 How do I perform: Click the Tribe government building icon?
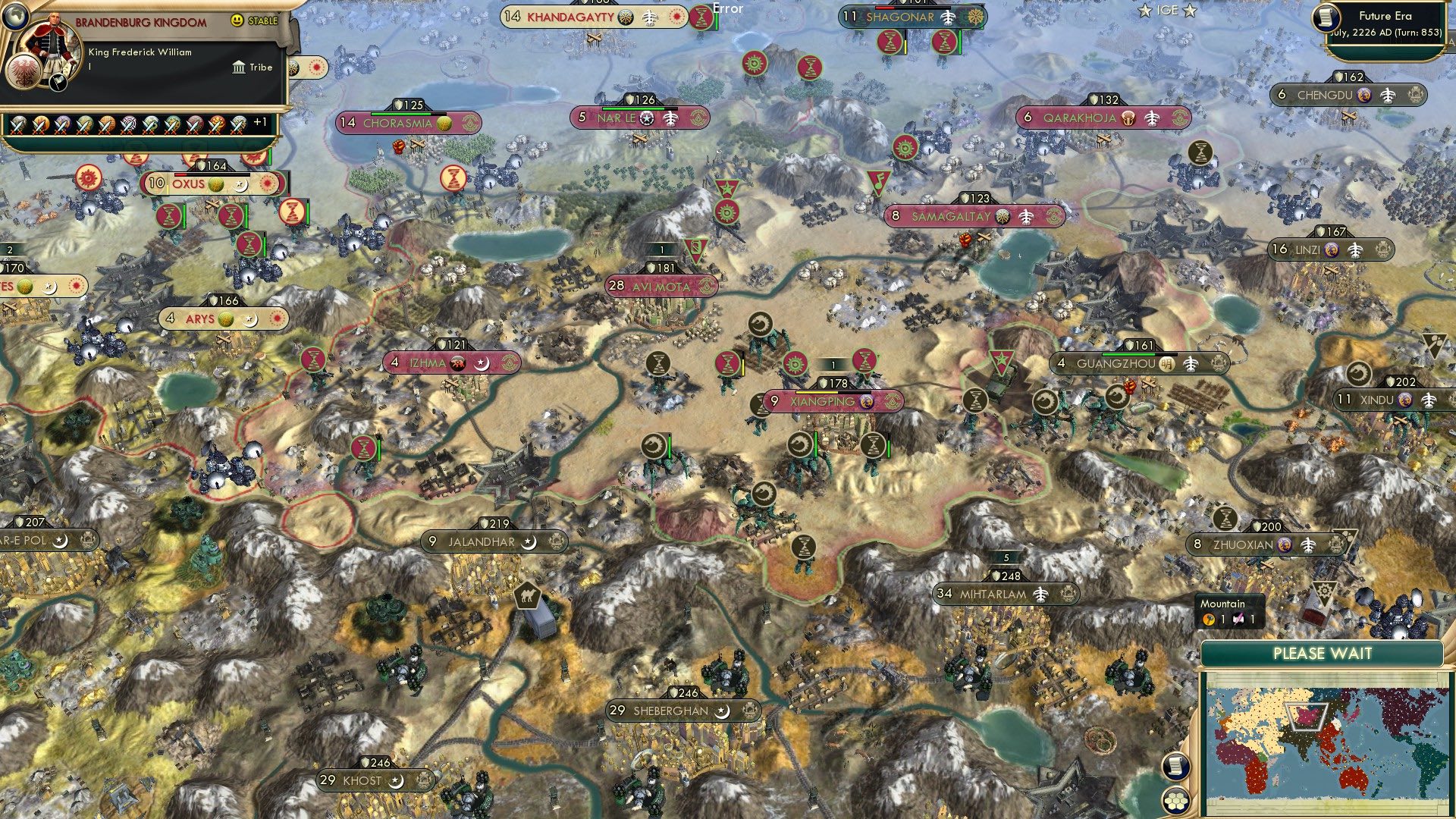coord(238,67)
